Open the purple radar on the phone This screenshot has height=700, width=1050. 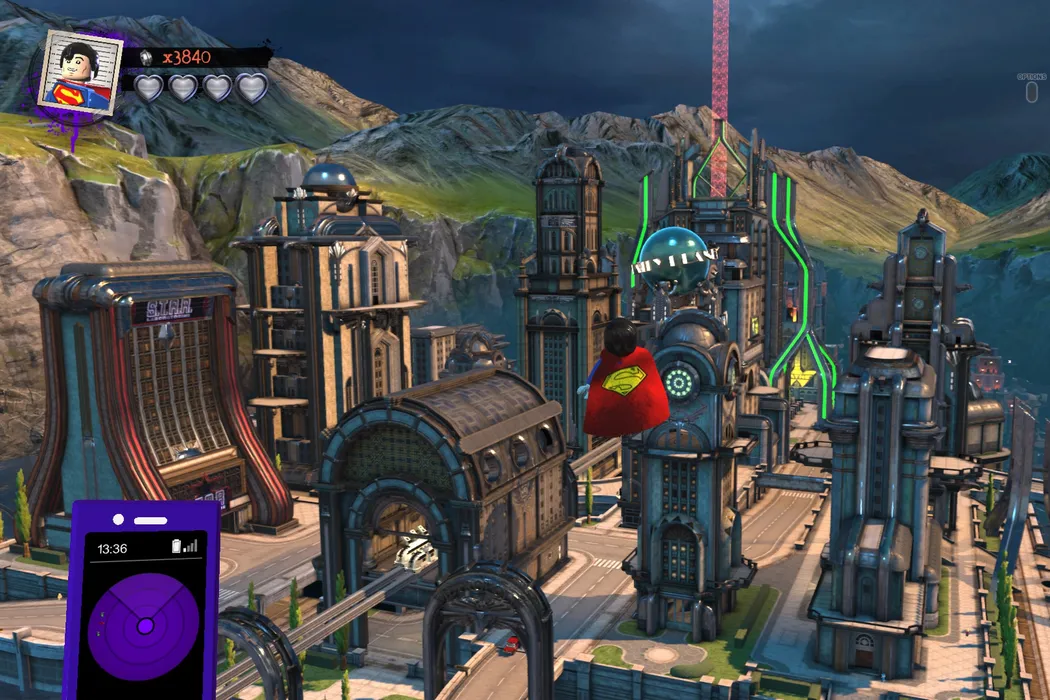pyautogui.click(x=144, y=625)
